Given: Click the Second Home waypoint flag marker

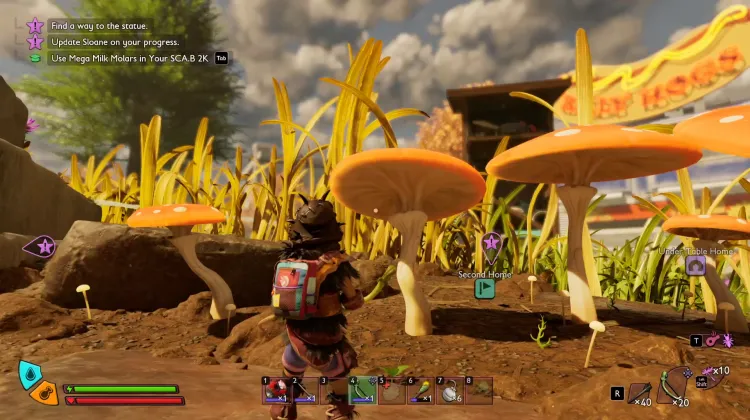Looking at the screenshot, I should point(485,289).
